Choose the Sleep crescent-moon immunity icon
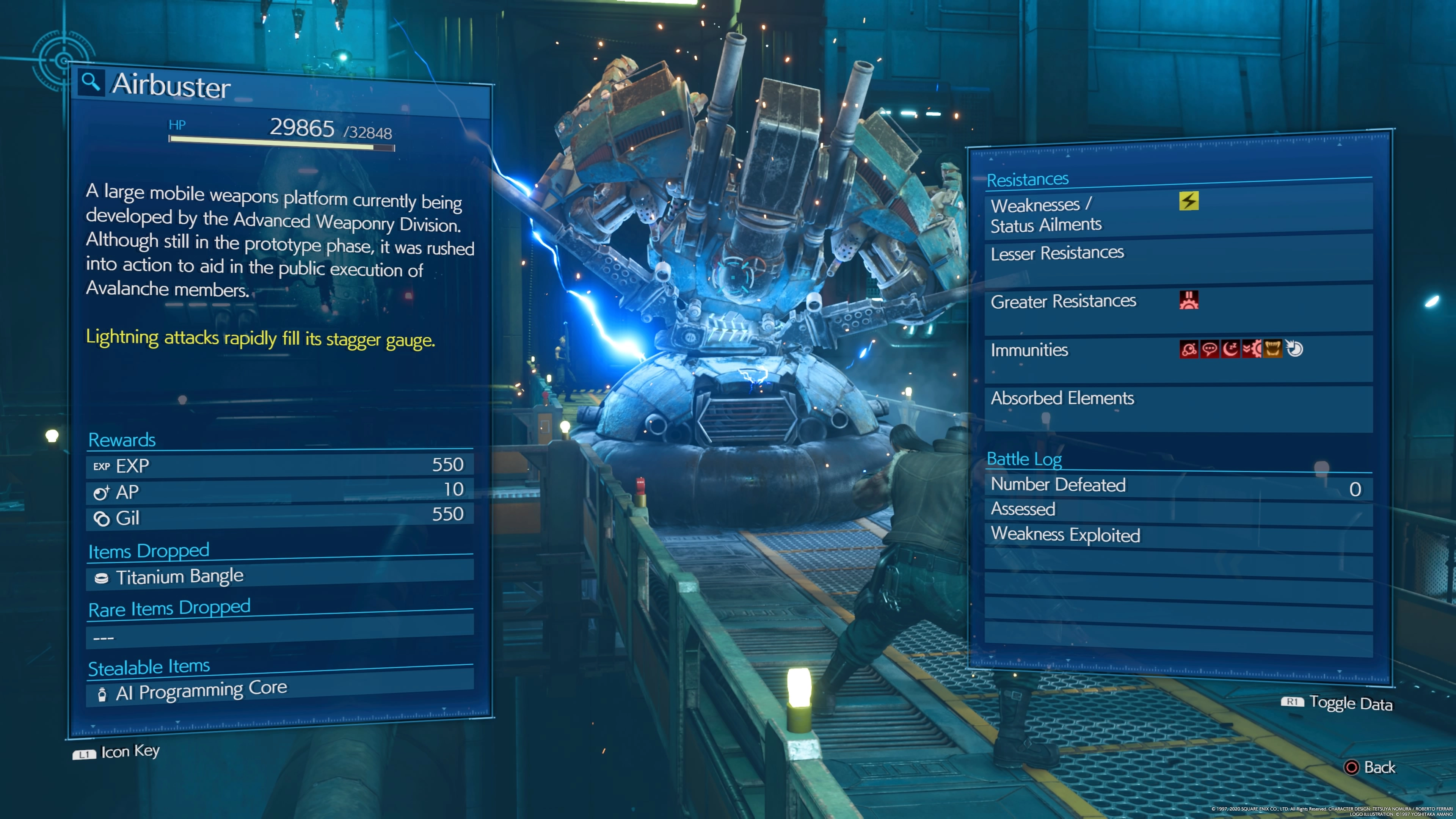 click(1230, 349)
